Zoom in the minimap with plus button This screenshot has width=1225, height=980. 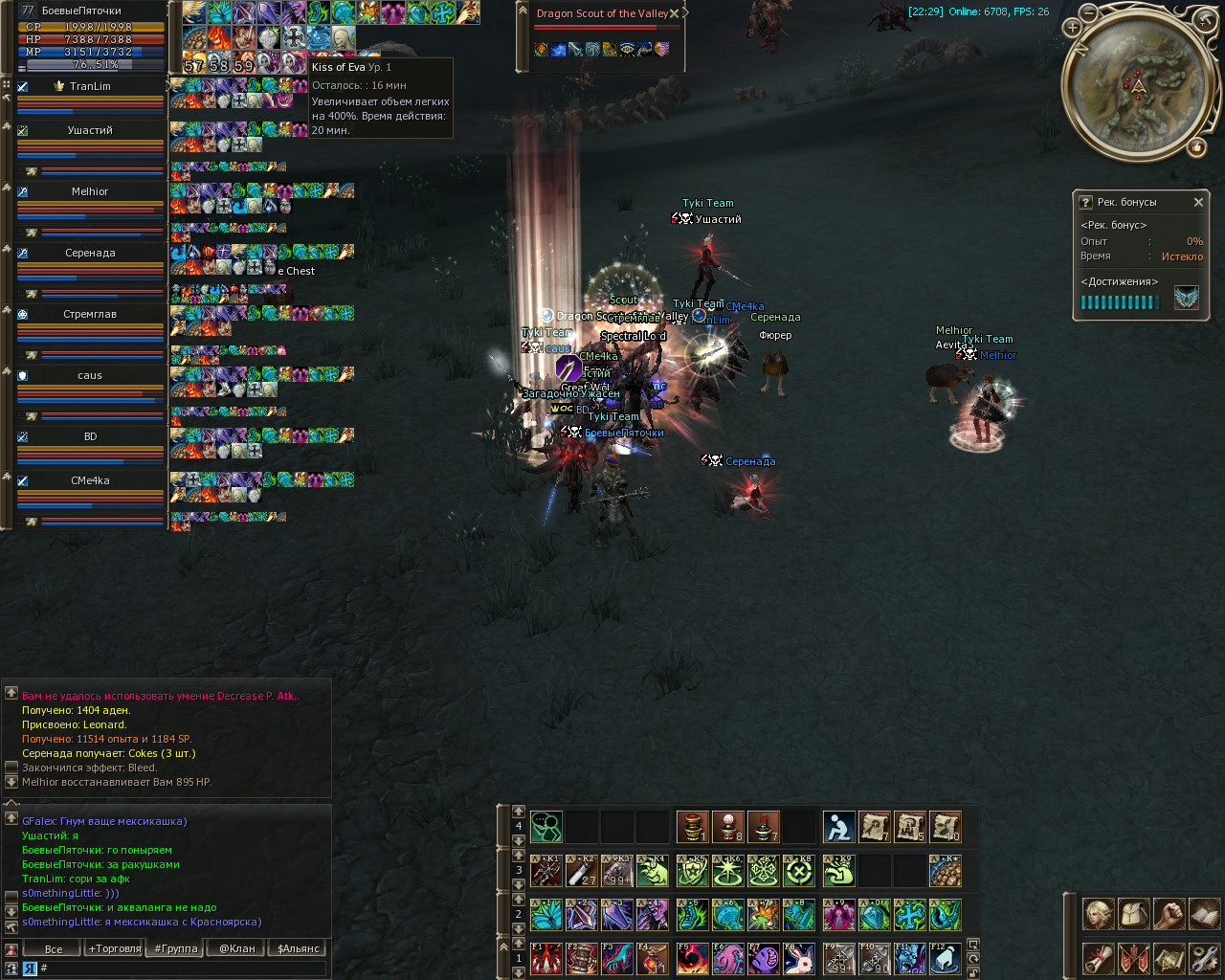tap(1089, 13)
